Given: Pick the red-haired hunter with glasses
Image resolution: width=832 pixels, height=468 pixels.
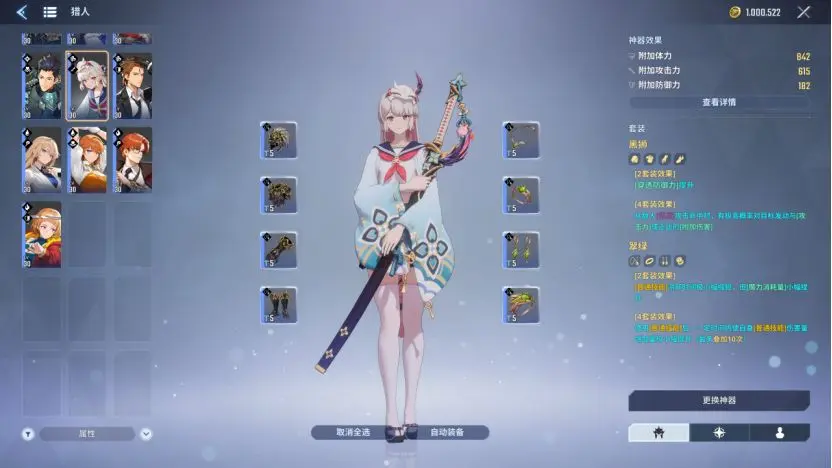Looking at the screenshot, I should [132, 160].
